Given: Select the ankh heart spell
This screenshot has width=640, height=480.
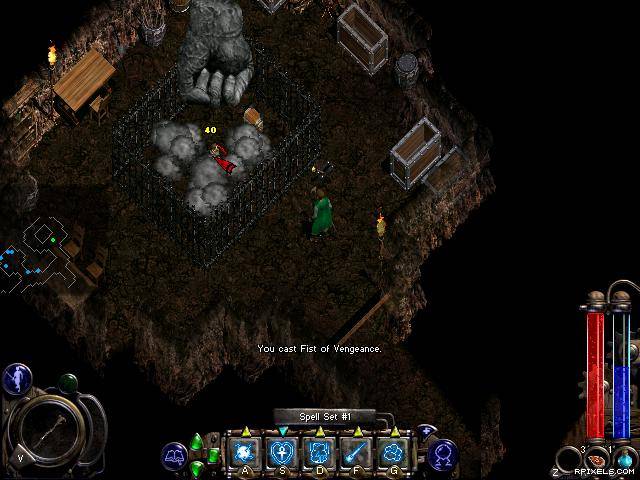Looking at the screenshot, I should [283, 451].
